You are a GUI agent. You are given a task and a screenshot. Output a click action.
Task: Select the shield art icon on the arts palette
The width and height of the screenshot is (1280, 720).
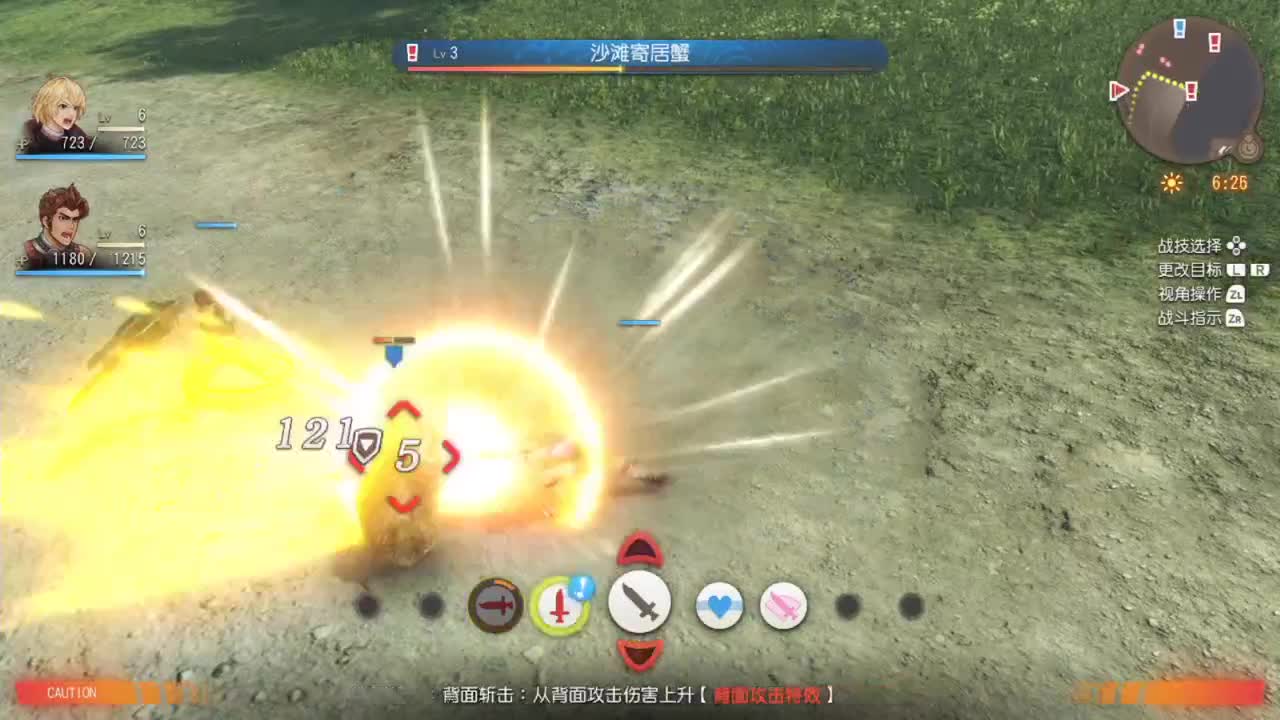coord(497,605)
